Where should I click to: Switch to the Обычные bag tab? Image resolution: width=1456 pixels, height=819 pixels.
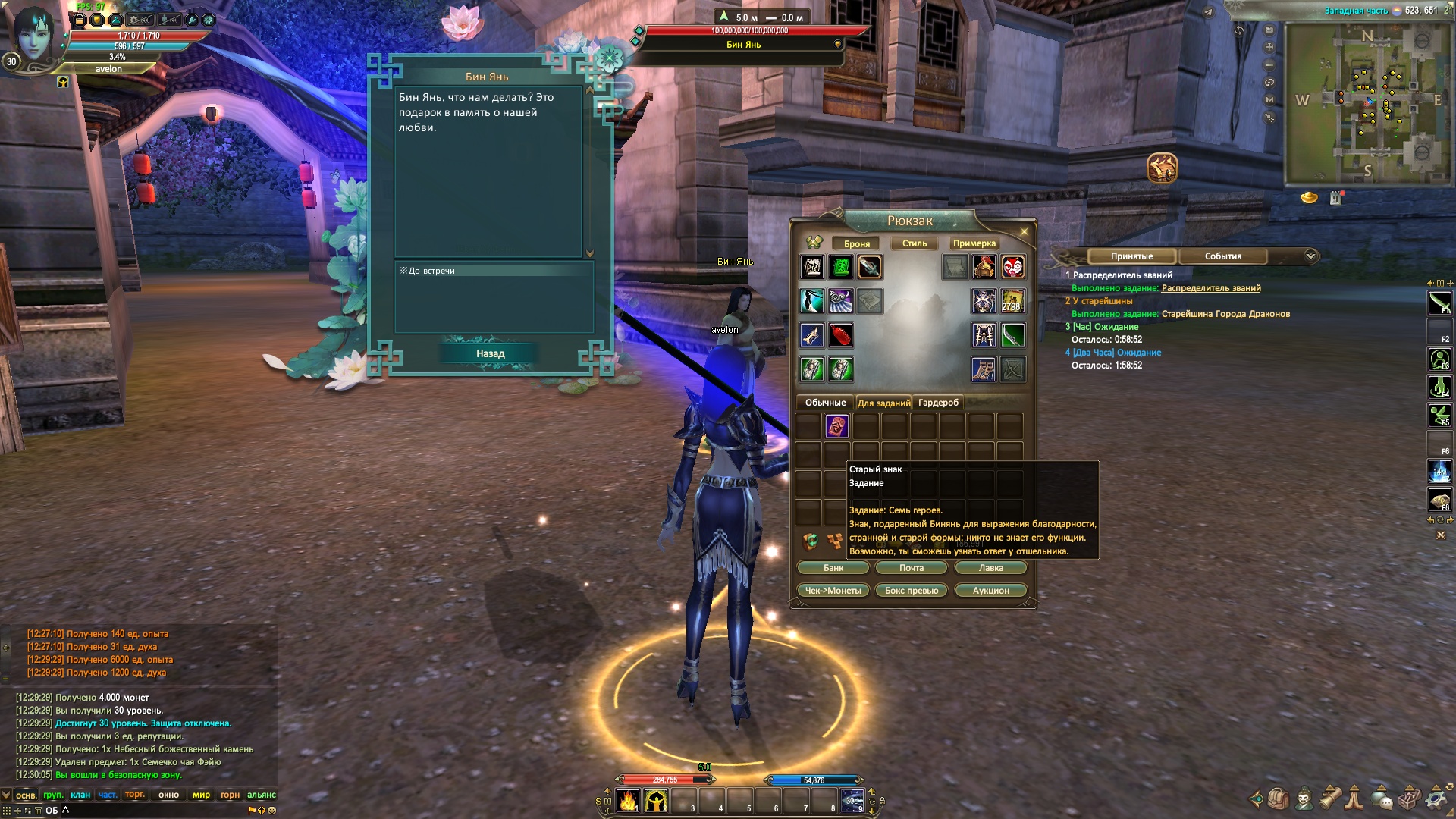click(x=825, y=403)
